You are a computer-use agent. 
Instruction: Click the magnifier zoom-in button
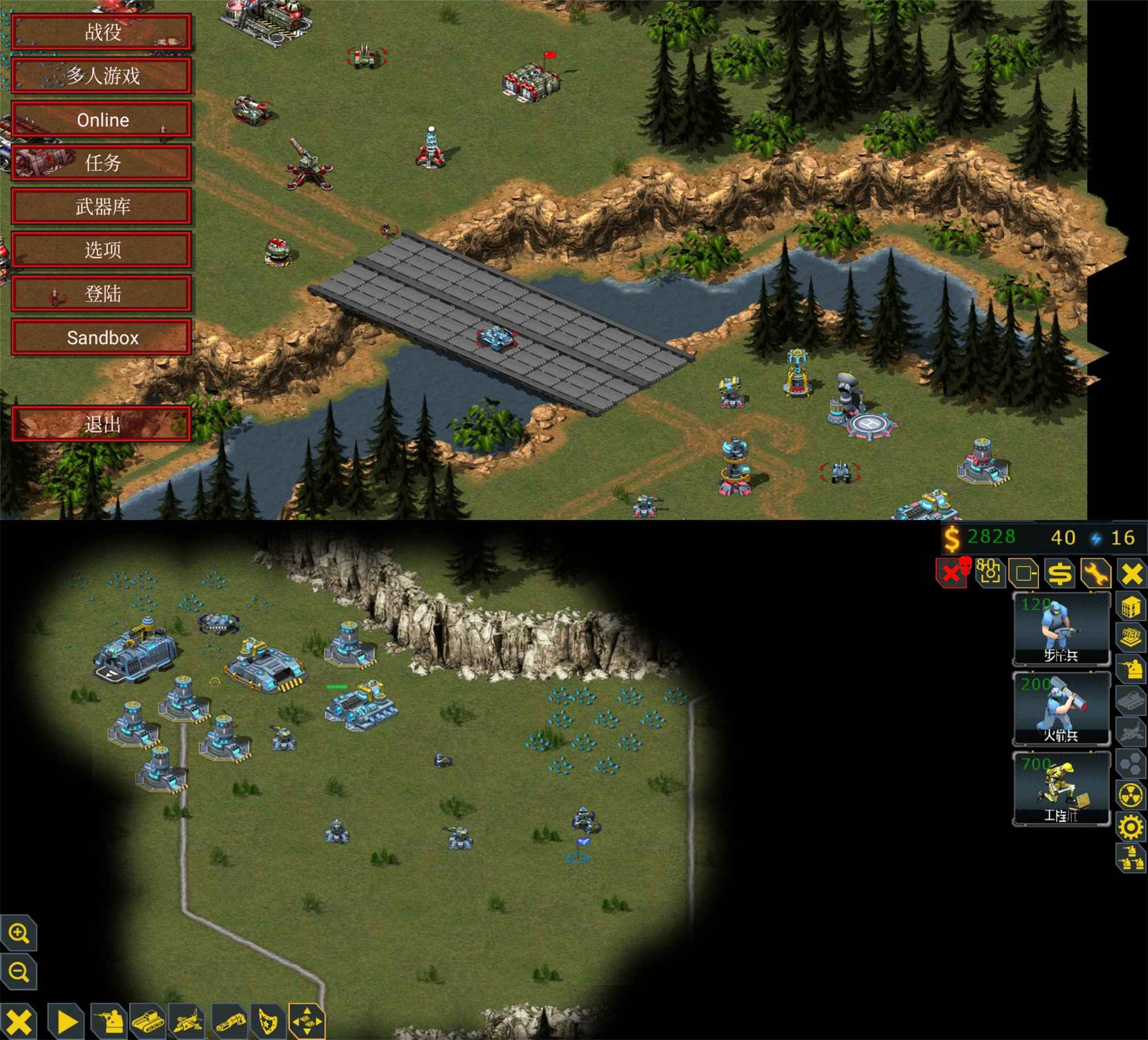pyautogui.click(x=19, y=934)
